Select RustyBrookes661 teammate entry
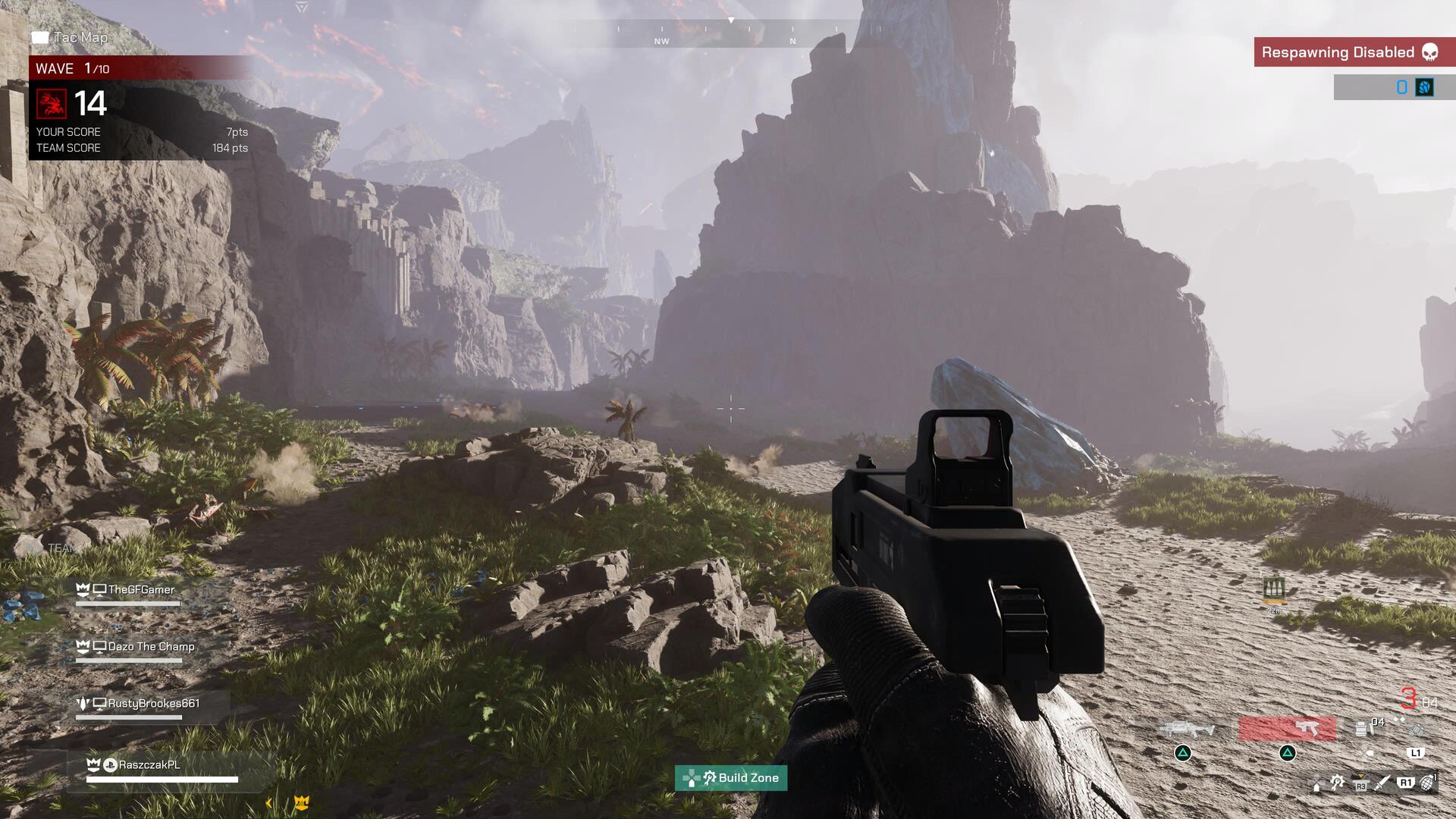 153,703
